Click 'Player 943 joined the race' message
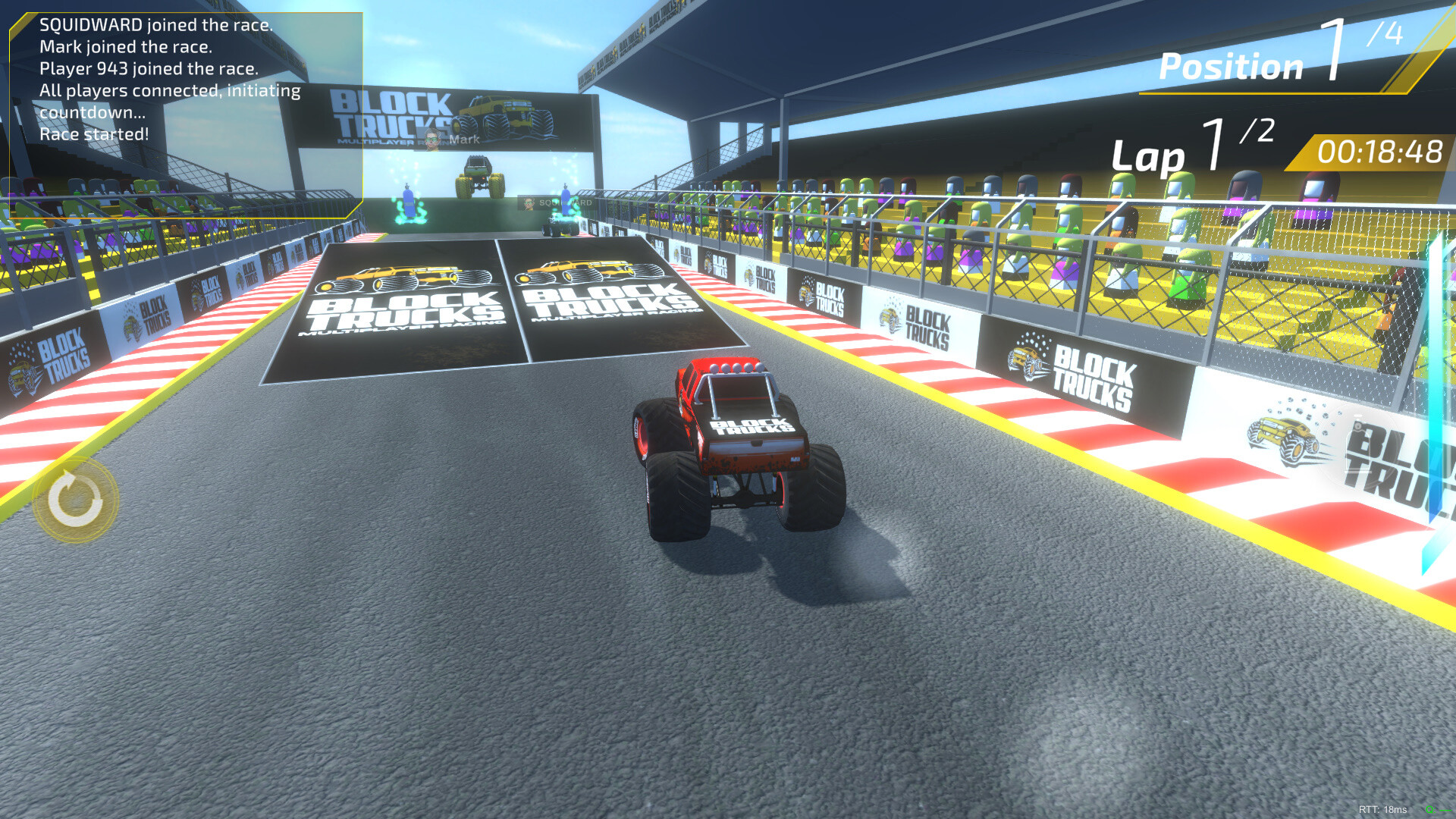Screen dimensions: 1456x819 pyautogui.click(x=149, y=68)
